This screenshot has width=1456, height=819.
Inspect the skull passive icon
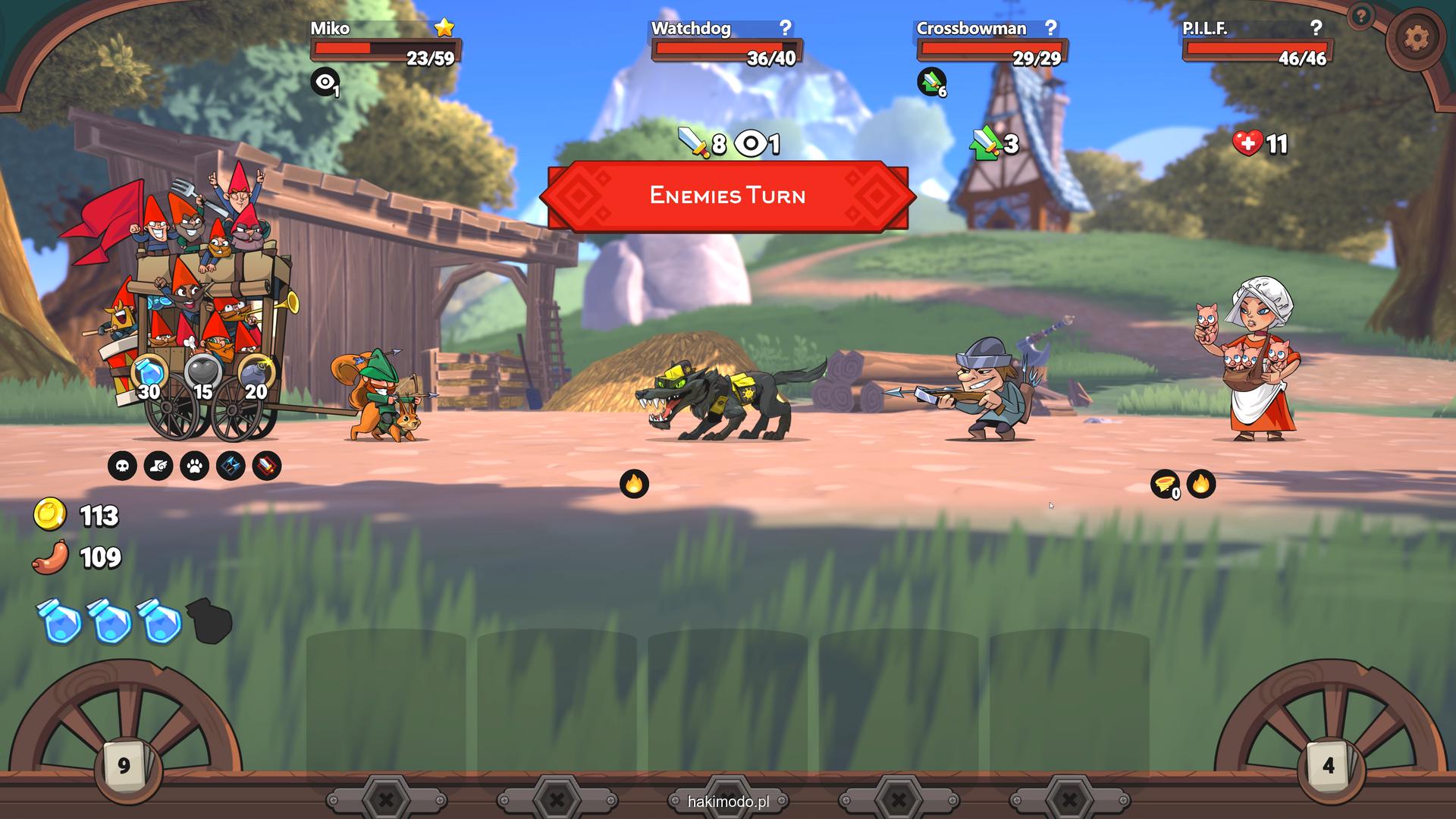(122, 466)
